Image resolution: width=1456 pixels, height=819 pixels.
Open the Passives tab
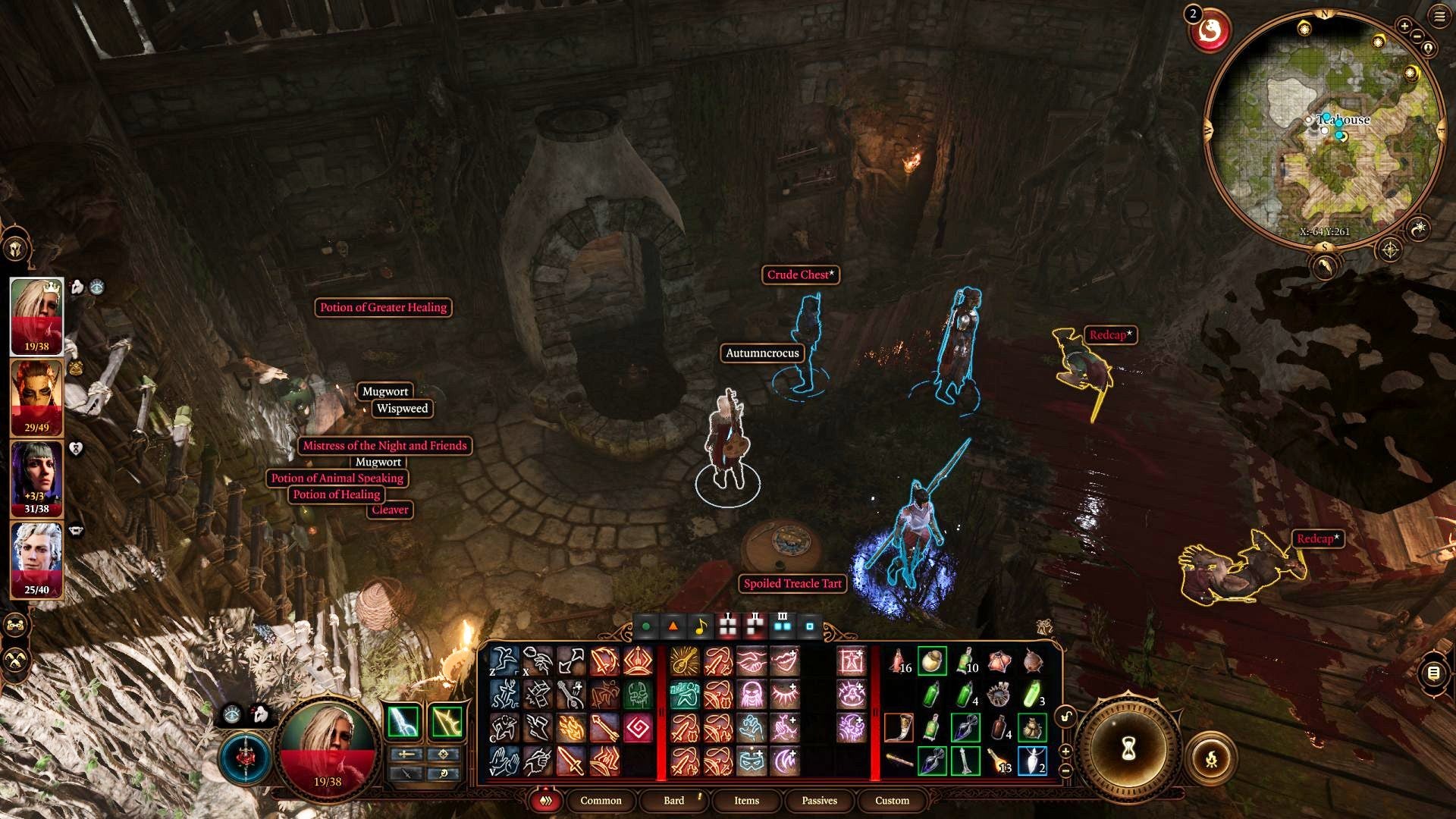click(x=820, y=801)
